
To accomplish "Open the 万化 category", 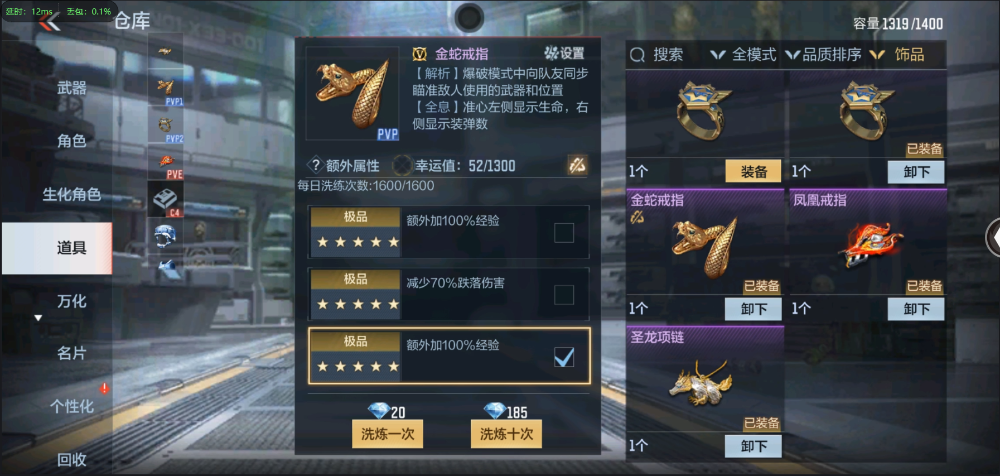I will coord(71,300).
